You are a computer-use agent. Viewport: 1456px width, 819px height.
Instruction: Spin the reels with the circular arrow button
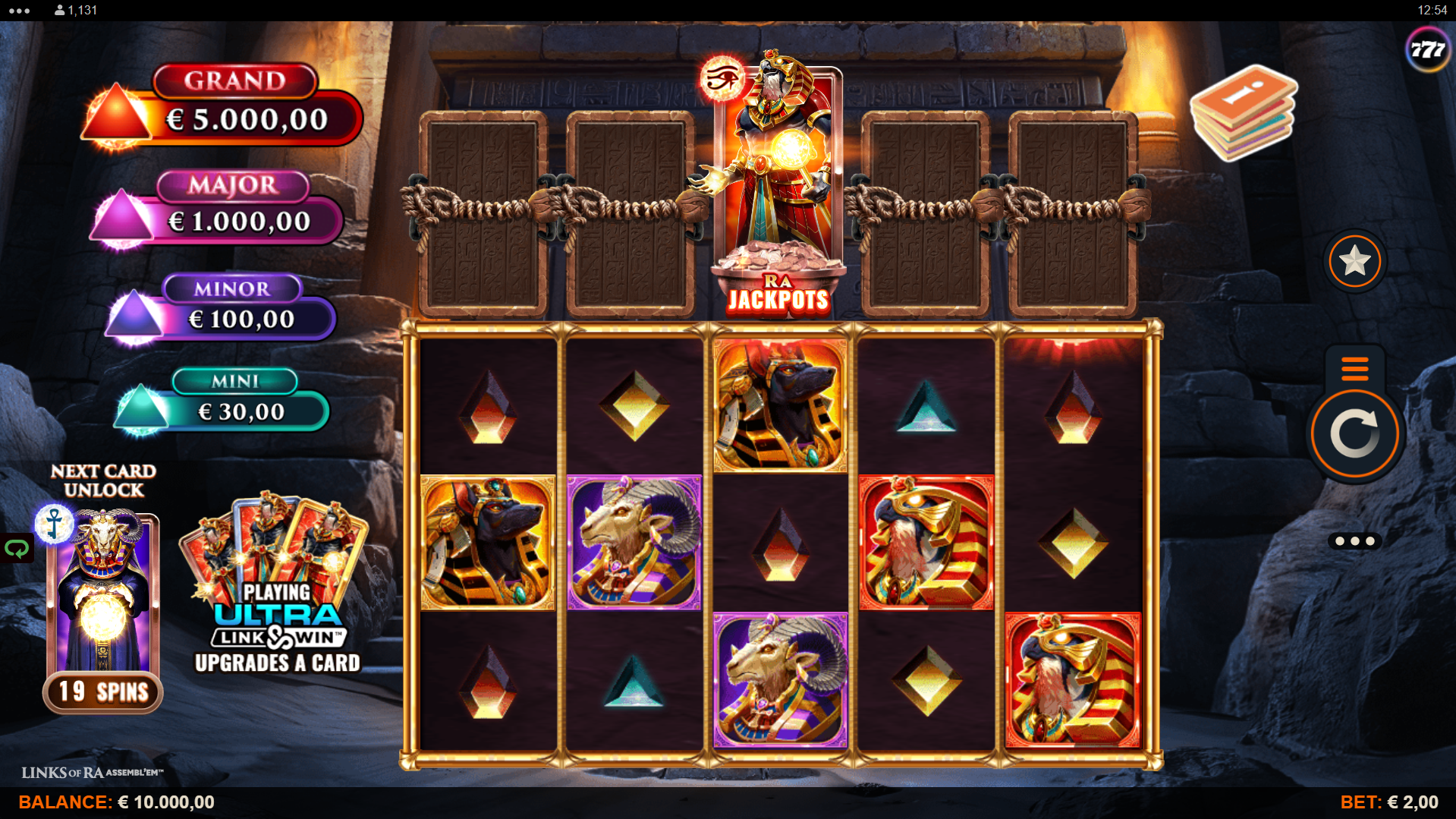coord(1354,434)
